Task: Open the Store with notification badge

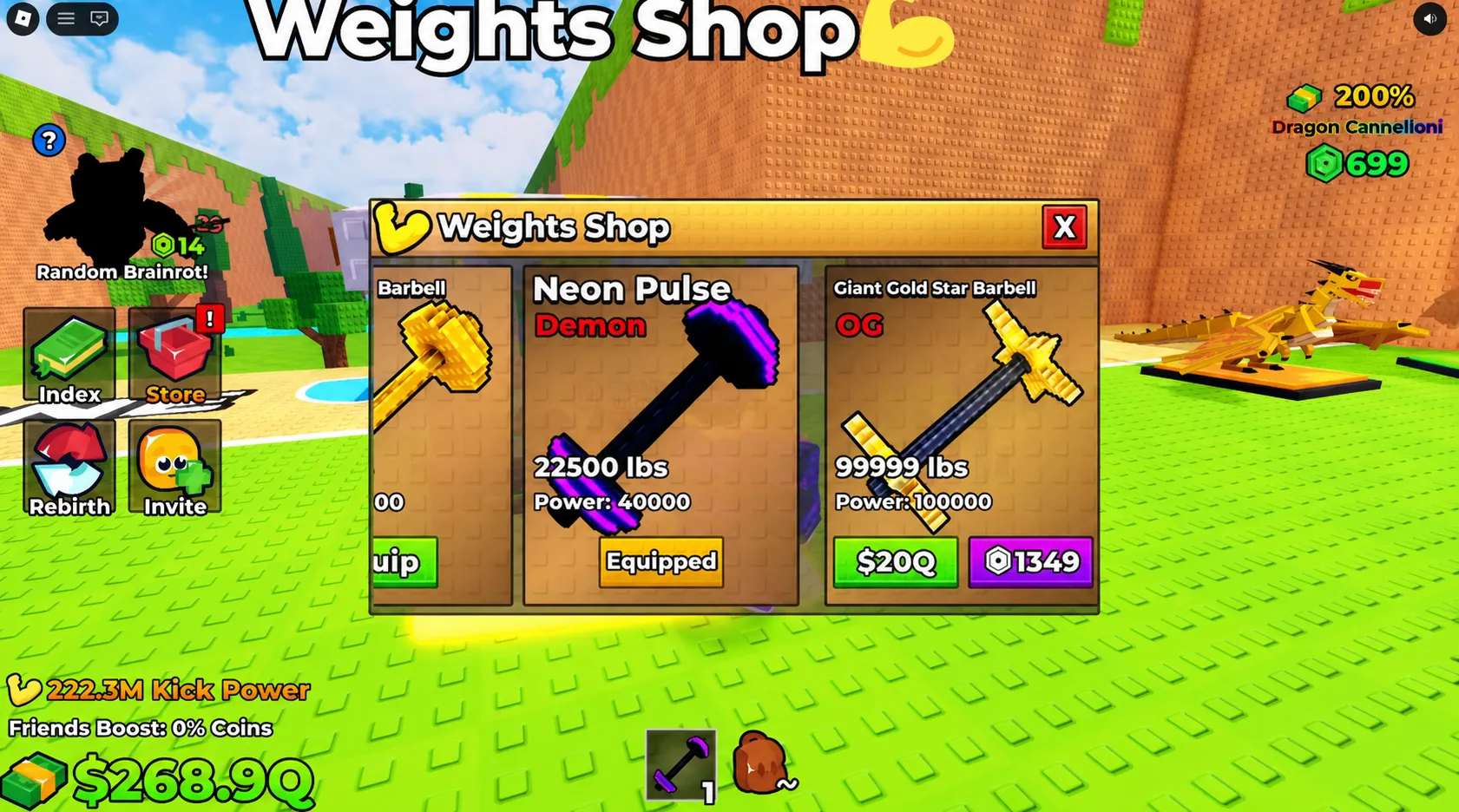Action: coord(174,354)
